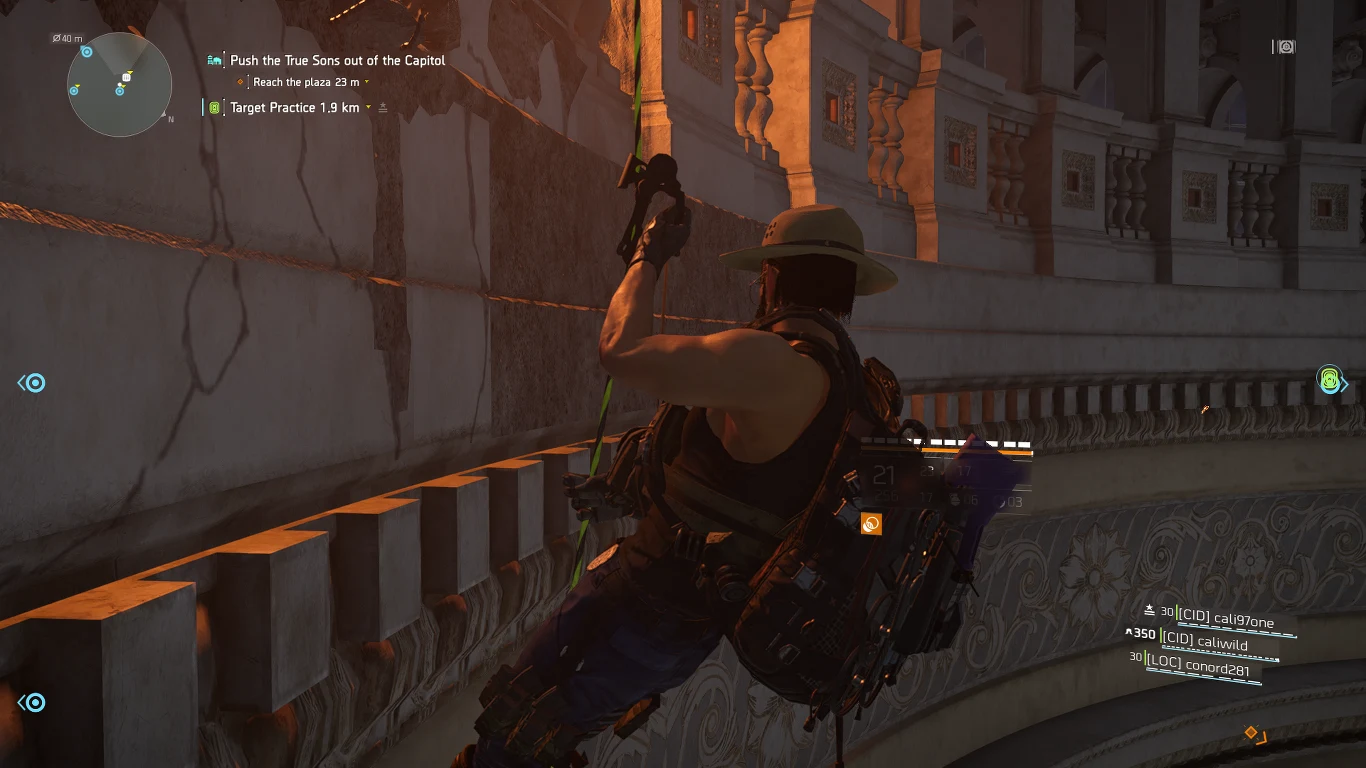Viewport: 1366px width, 768px height.
Task: Click the agent rank star icon beside cali97one
Action: click(1150, 609)
